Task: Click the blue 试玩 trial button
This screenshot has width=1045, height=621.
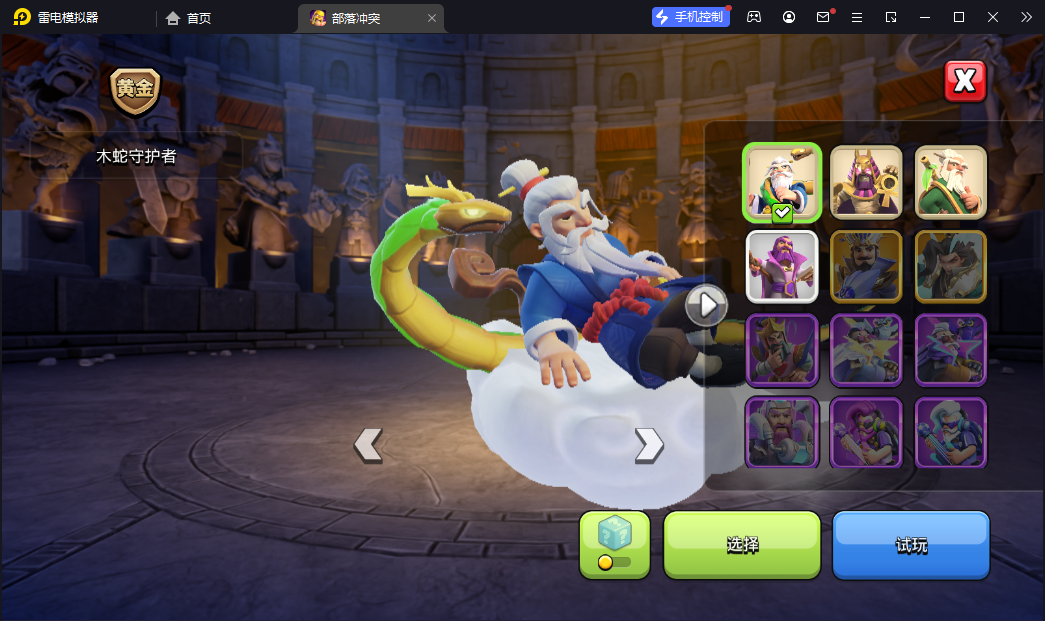Action: point(911,545)
